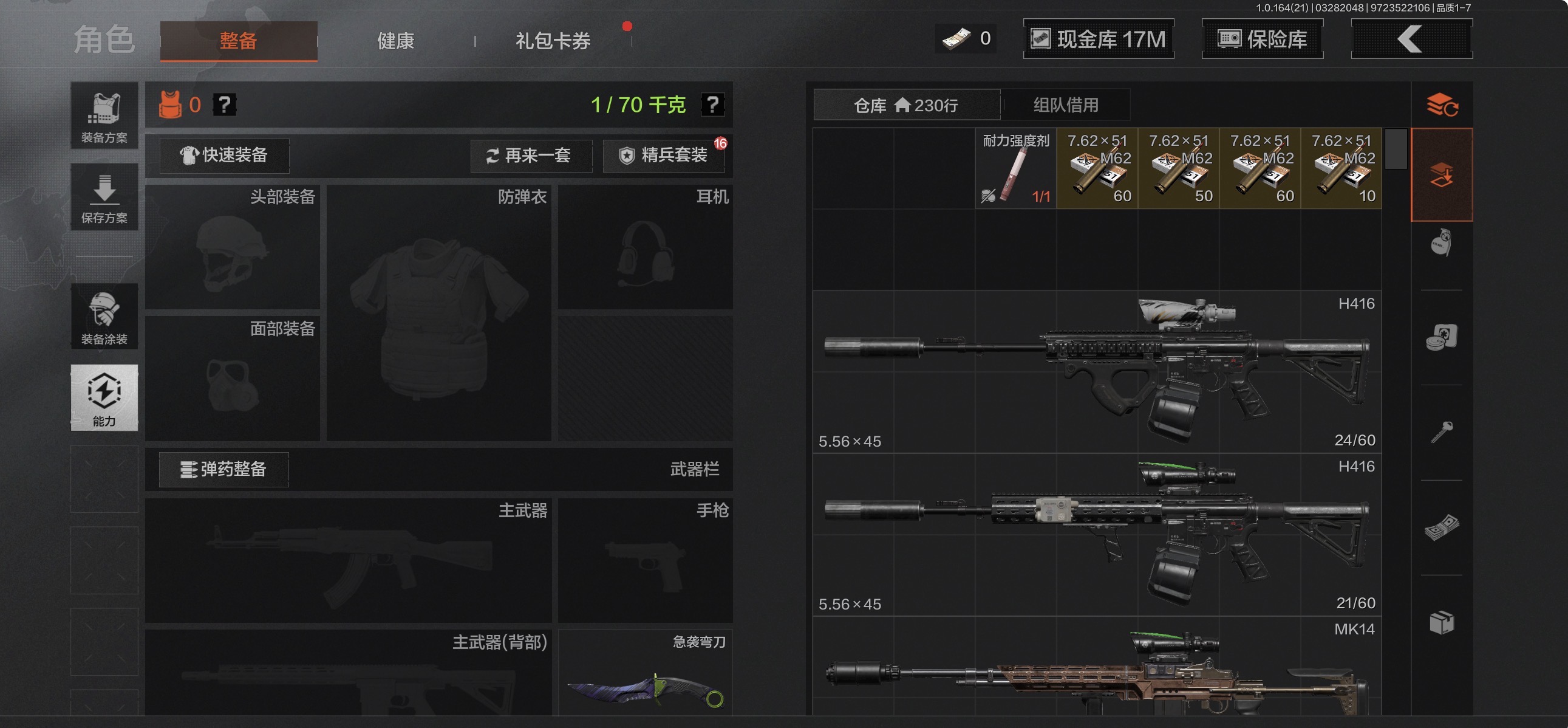Click the 再来一套 repeat loadout button
The width and height of the screenshot is (1568, 728).
coord(531,156)
